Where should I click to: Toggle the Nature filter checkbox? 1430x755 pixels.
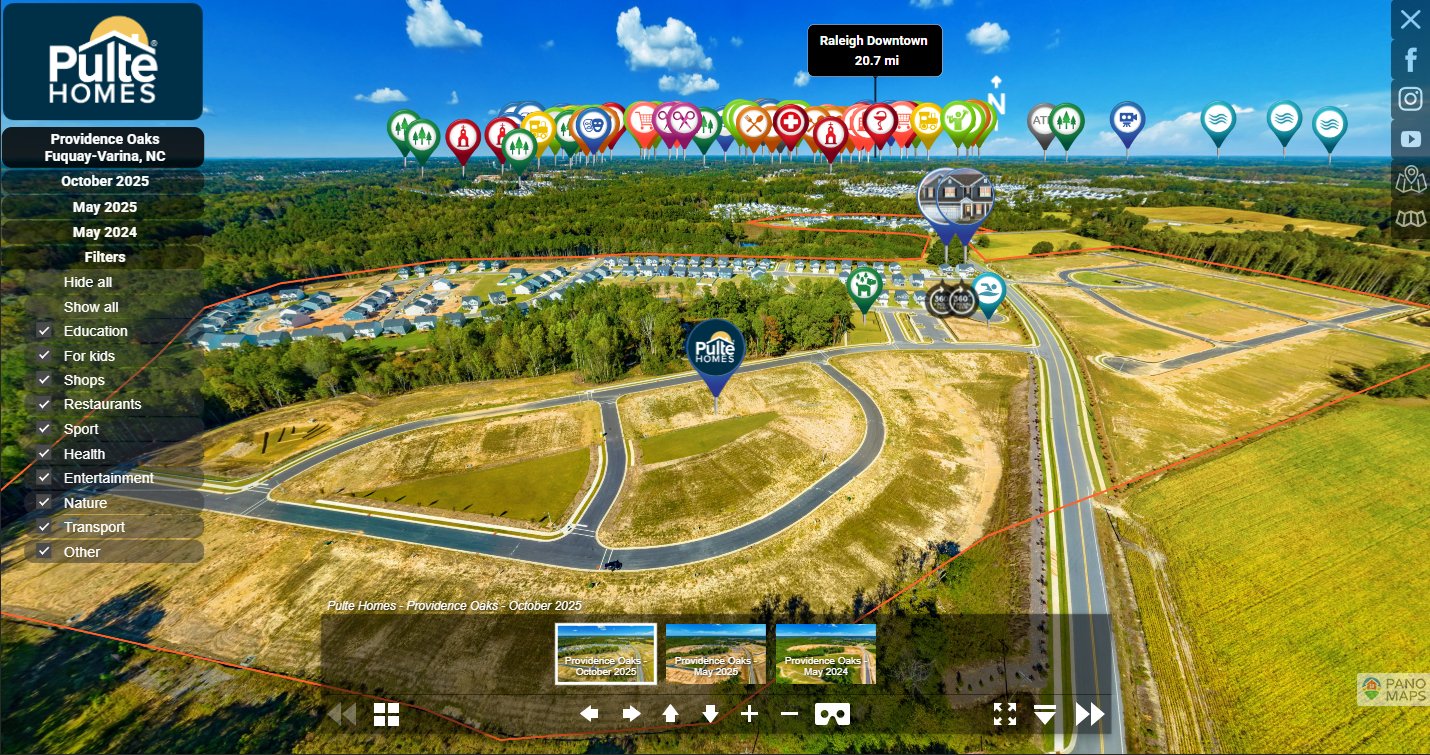coord(44,503)
